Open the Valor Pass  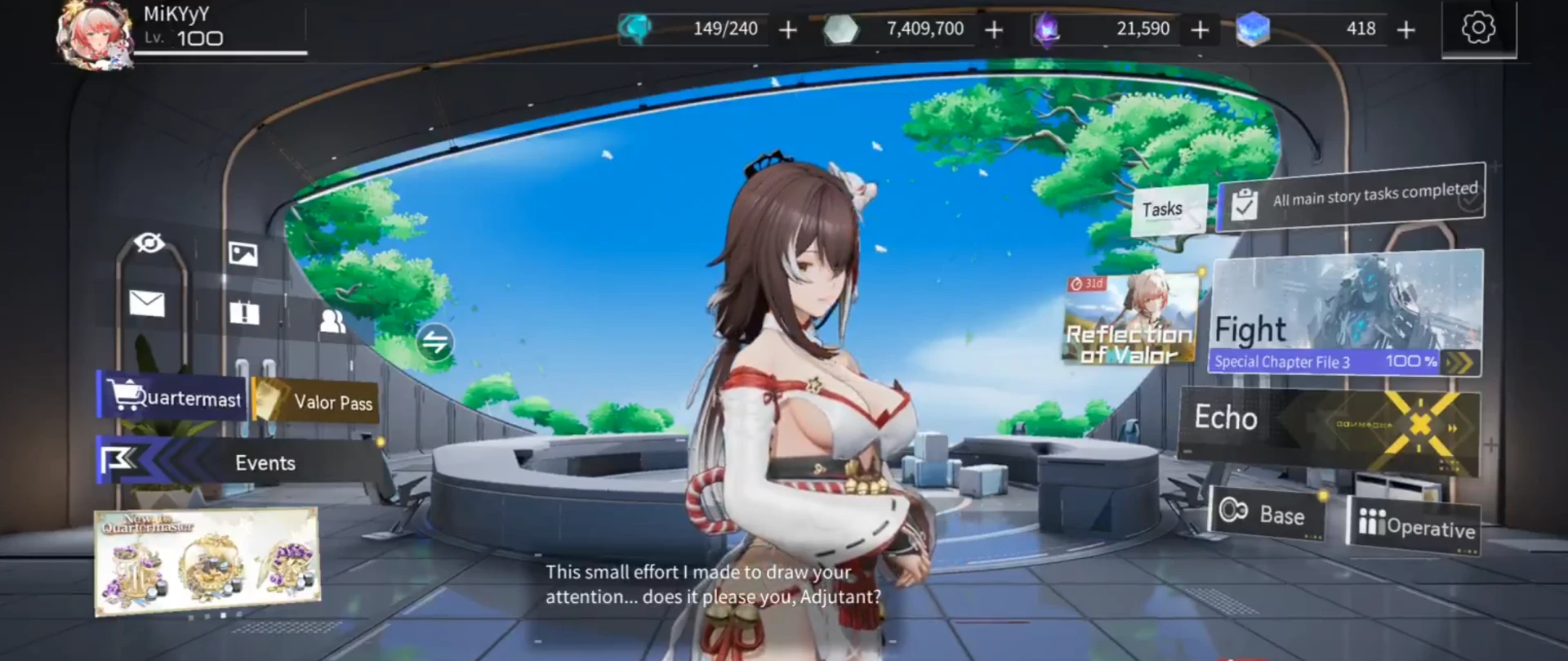[x=318, y=401]
